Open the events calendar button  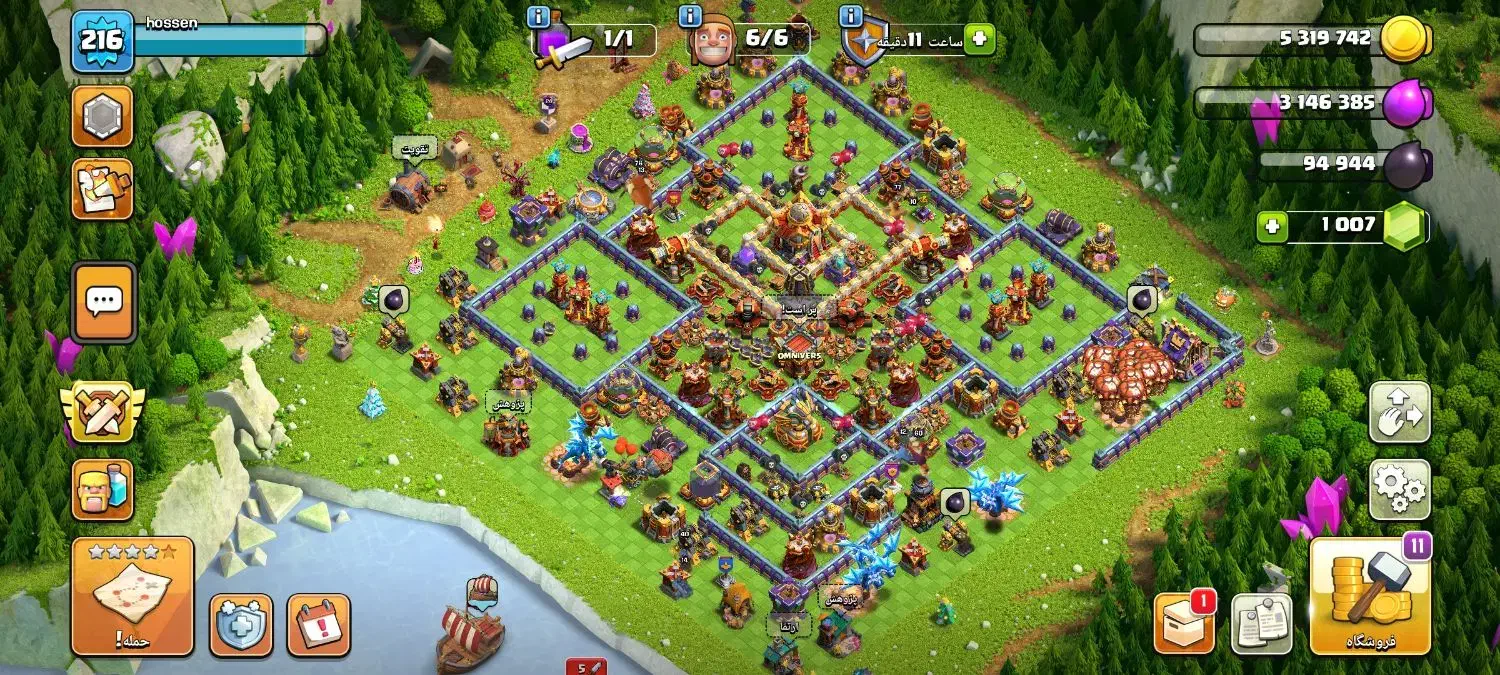319,625
